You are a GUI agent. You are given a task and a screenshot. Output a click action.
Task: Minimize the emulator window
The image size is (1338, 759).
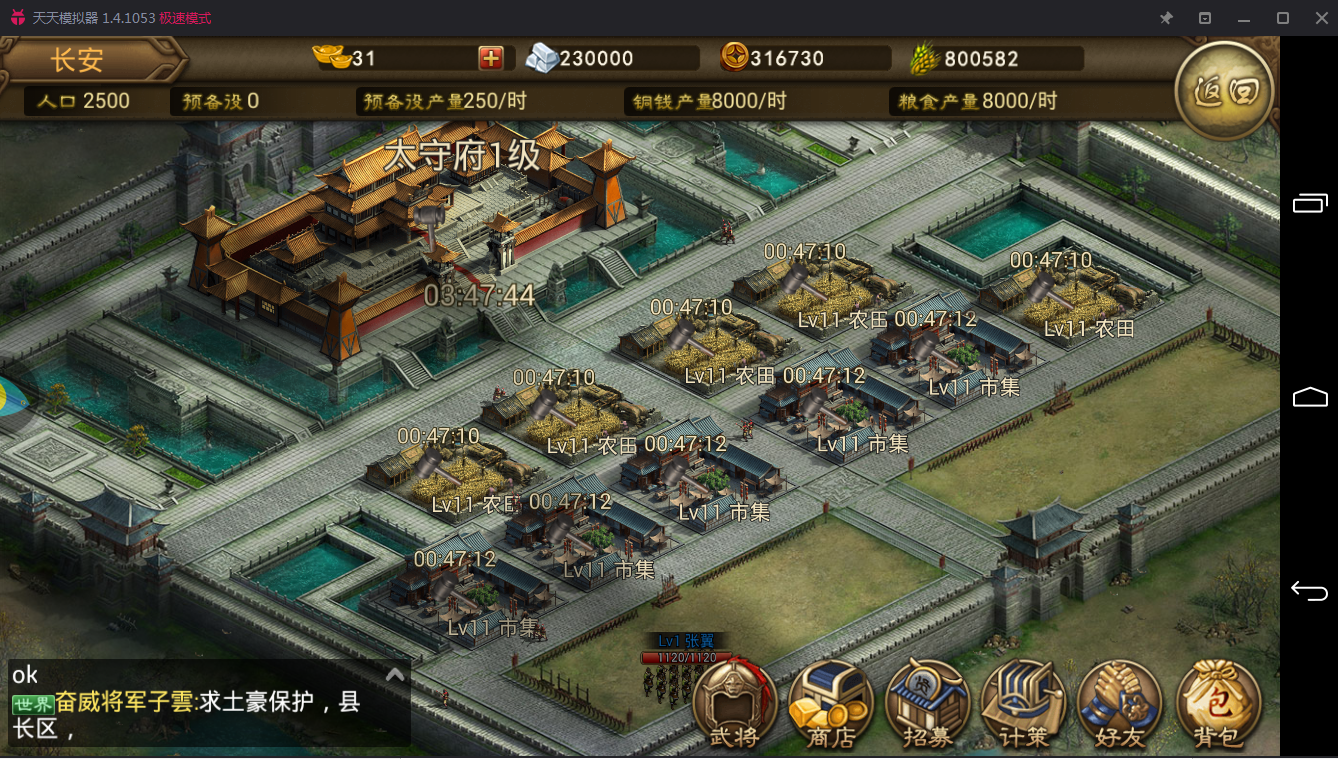[1244, 18]
